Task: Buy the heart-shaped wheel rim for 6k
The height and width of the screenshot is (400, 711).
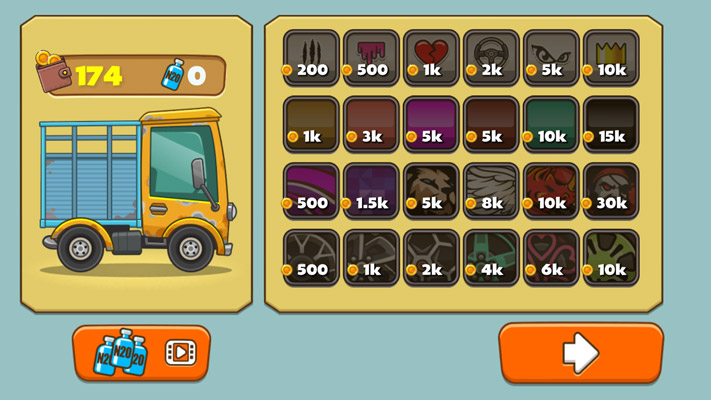Action: [x=551, y=257]
